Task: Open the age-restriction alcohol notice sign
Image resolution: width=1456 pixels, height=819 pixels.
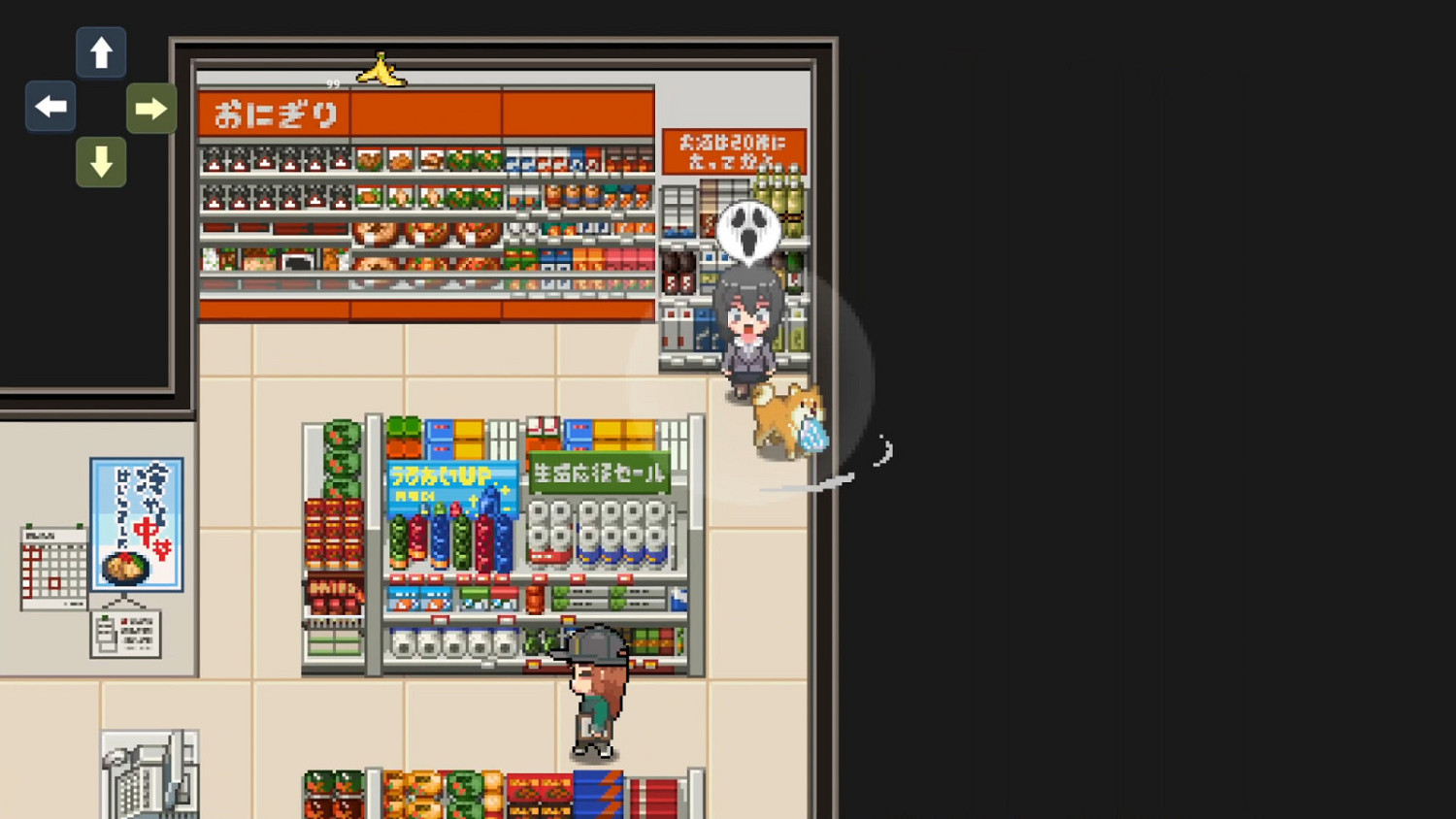Action: (x=733, y=150)
